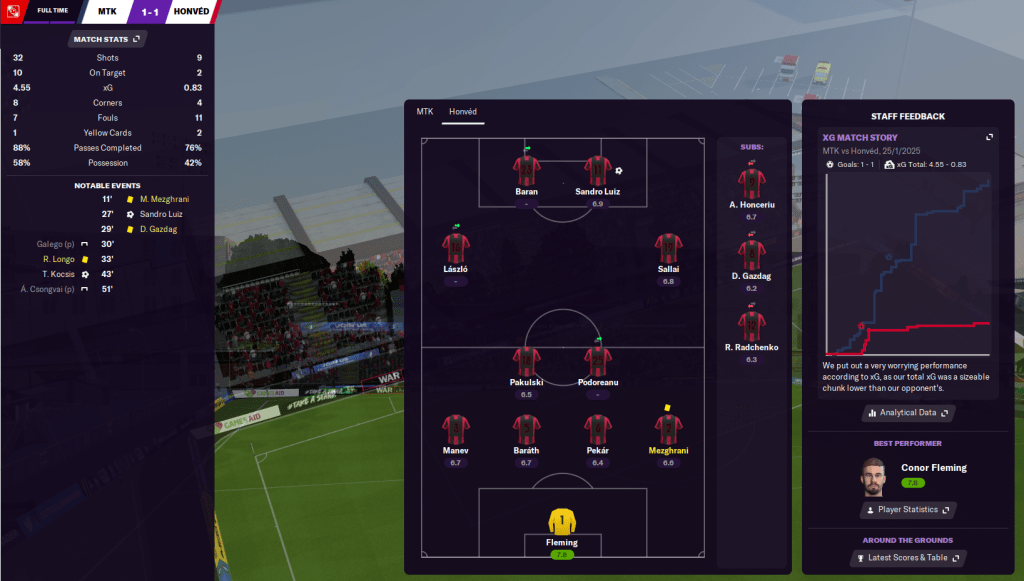The width and height of the screenshot is (1024, 581).
Task: Open Latest Scores & Table
Action: point(908,558)
